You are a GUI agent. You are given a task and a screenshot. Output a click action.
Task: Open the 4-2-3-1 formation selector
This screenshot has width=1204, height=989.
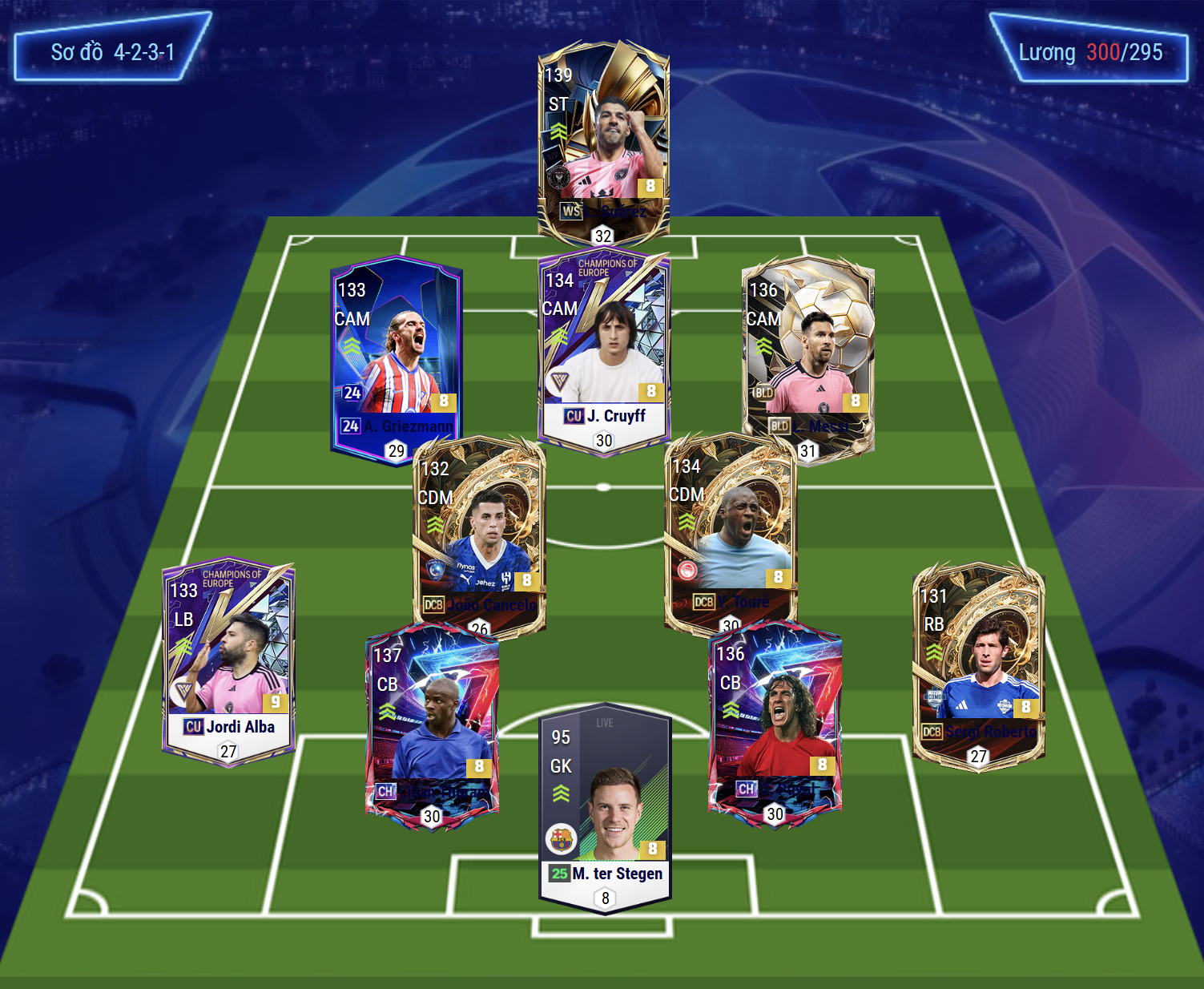click(112, 52)
